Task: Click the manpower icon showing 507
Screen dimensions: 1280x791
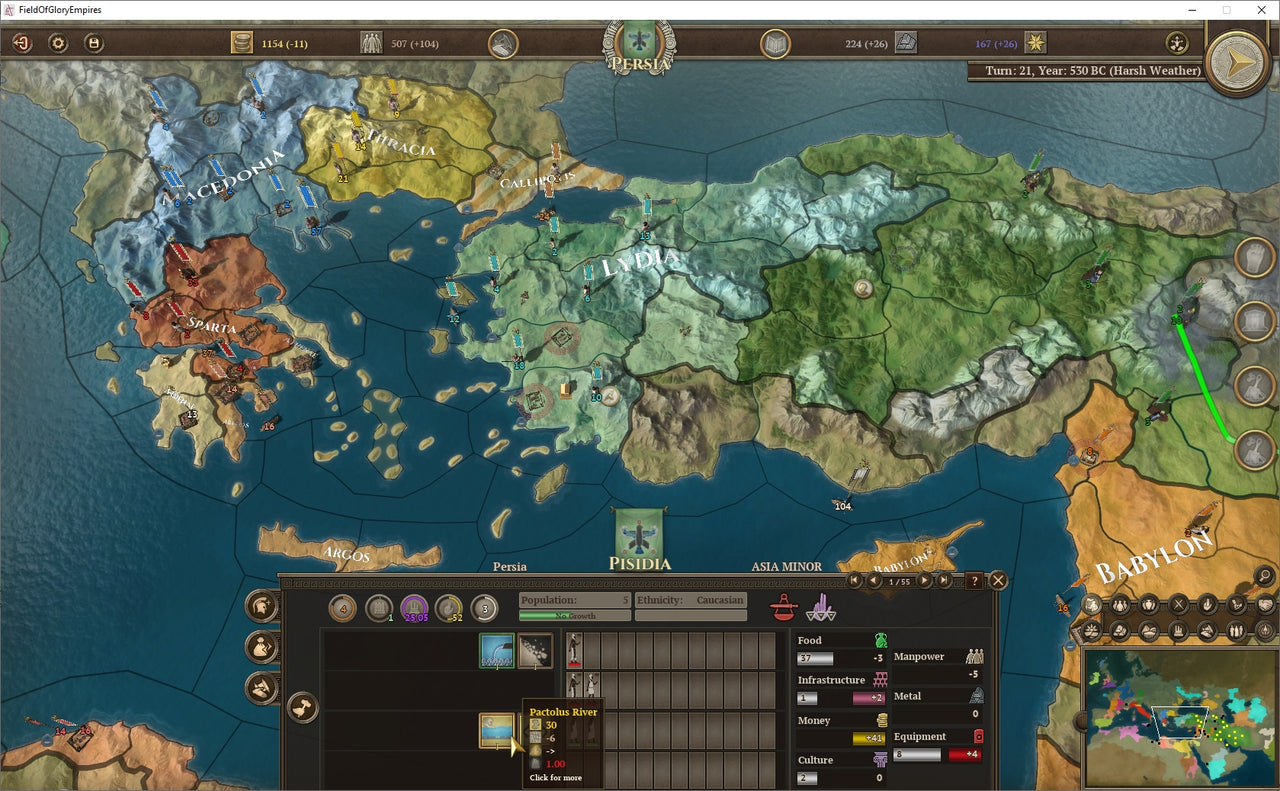Action: (371, 42)
